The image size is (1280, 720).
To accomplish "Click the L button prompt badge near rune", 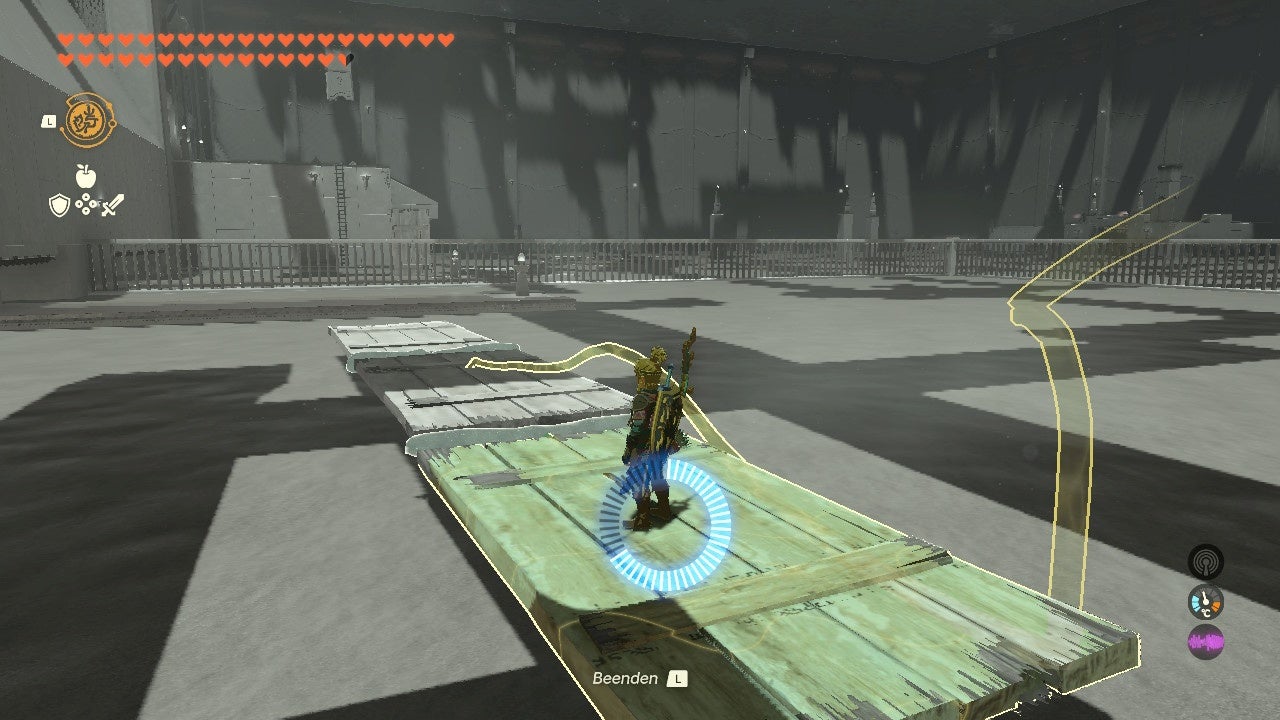I will pos(49,121).
